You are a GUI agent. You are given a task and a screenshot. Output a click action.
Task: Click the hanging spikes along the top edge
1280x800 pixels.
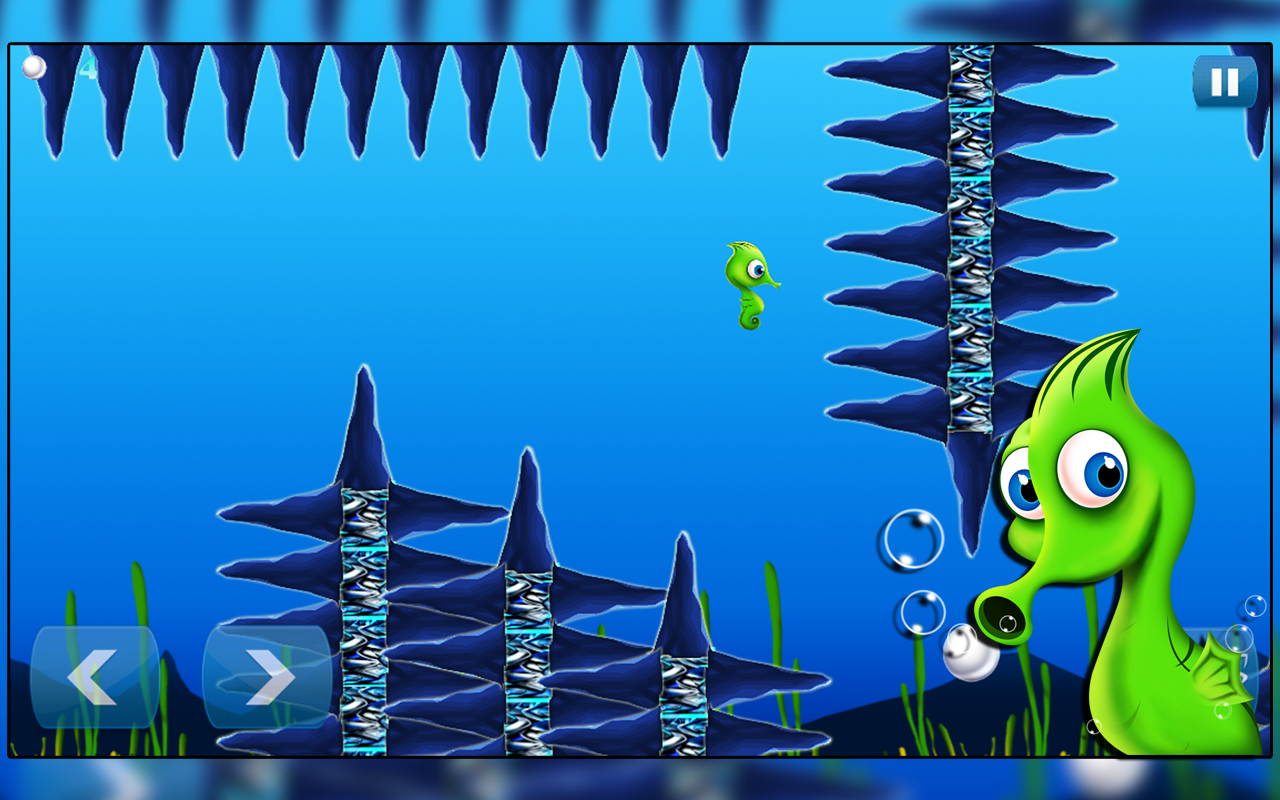400,90
